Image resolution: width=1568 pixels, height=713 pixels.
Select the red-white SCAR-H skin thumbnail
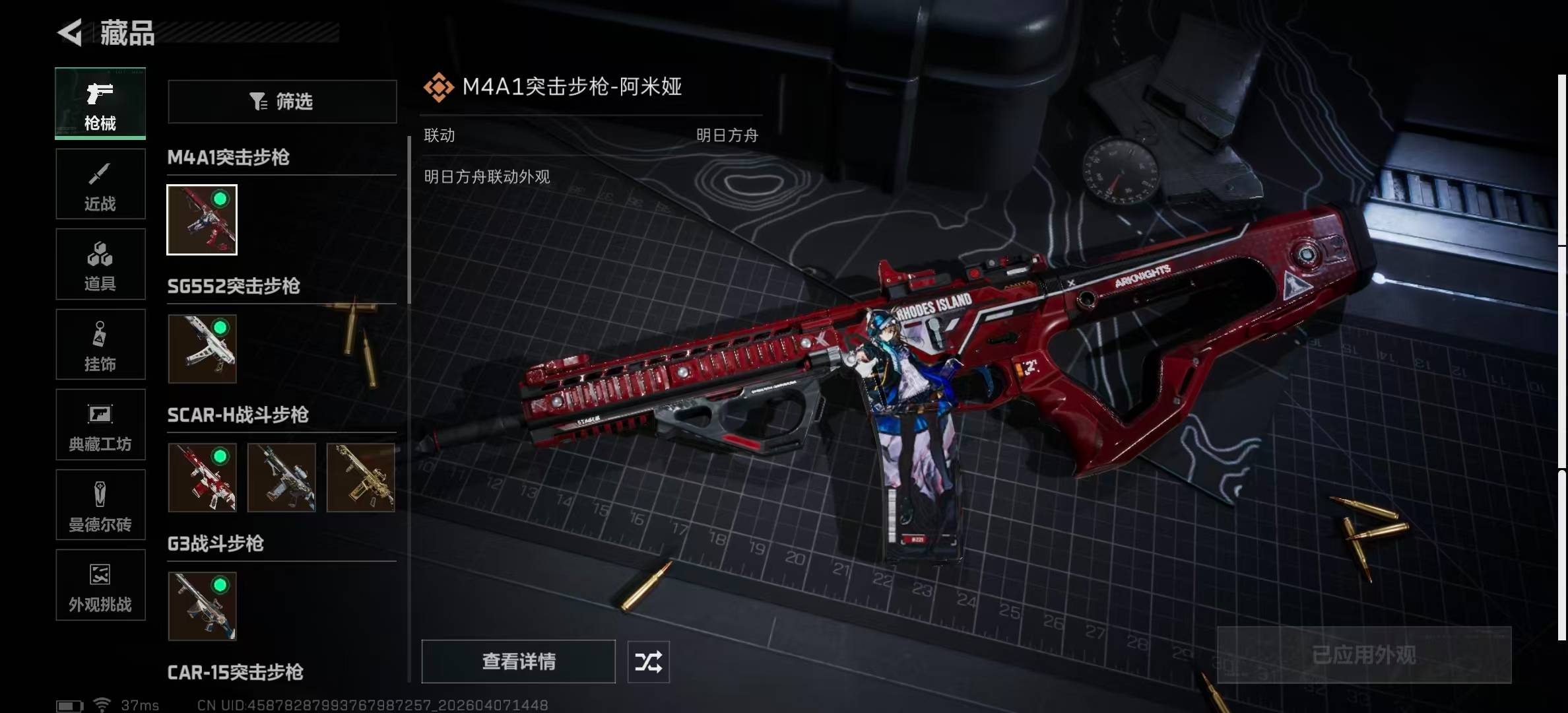[x=202, y=477]
